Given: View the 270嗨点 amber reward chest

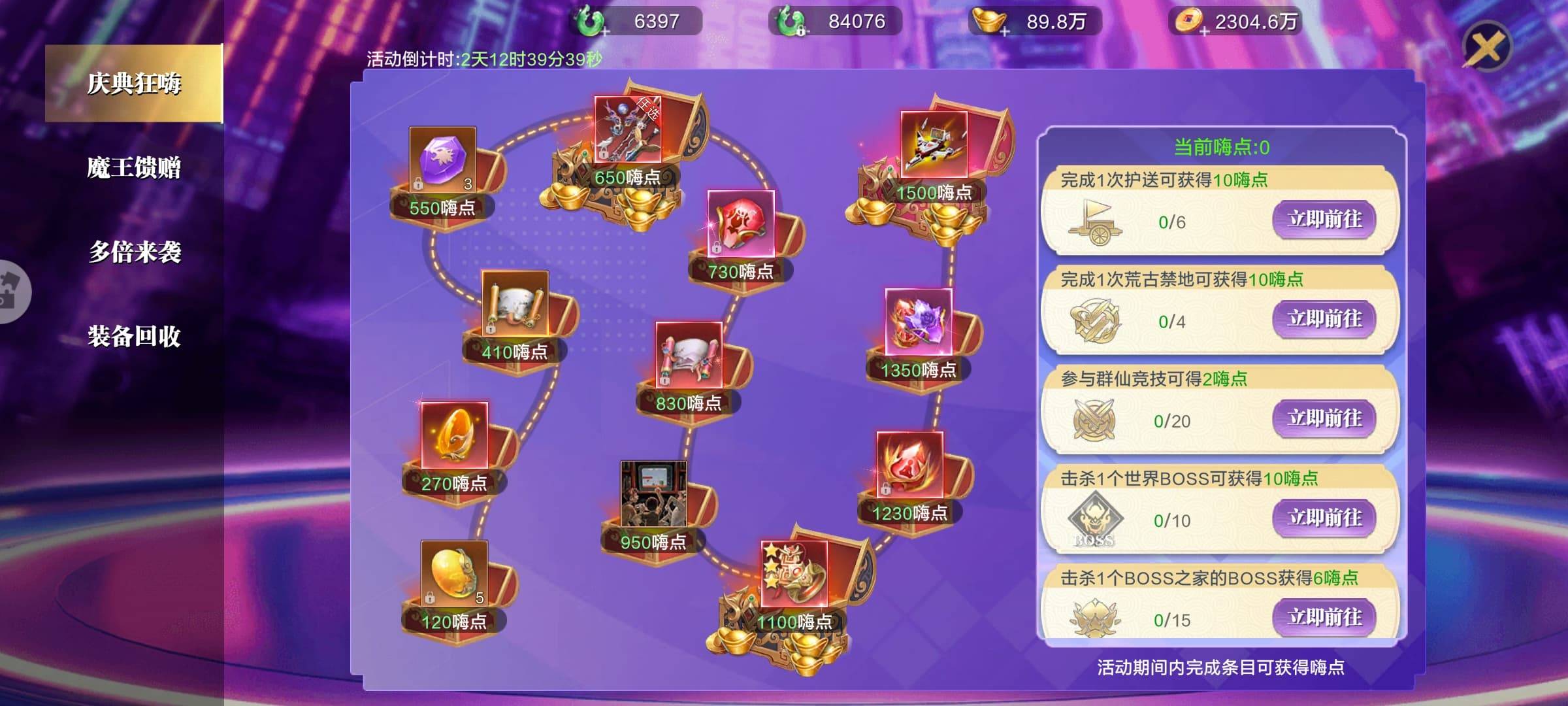Looking at the screenshot, I should (454, 436).
